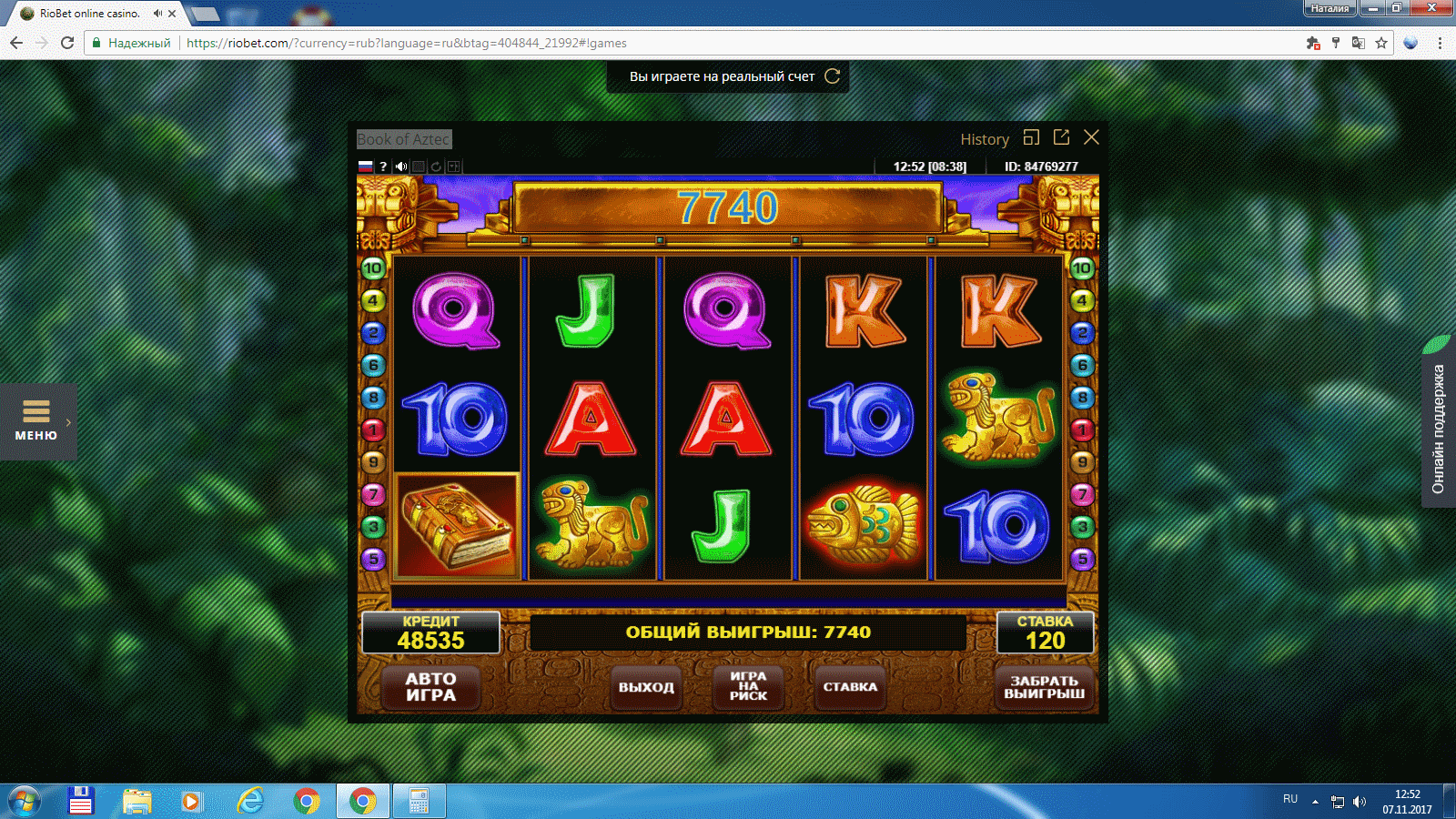Select payline 10 on the left side

(x=373, y=268)
